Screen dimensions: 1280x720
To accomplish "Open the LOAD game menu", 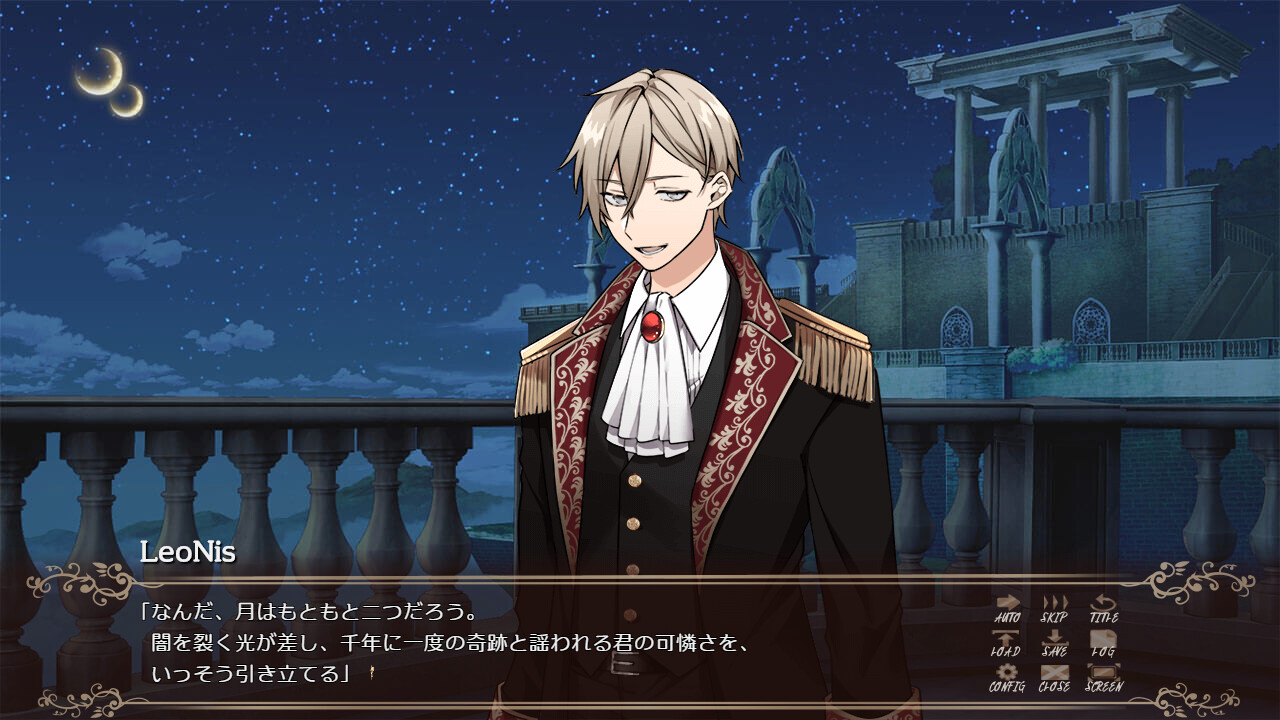I will click(1006, 643).
